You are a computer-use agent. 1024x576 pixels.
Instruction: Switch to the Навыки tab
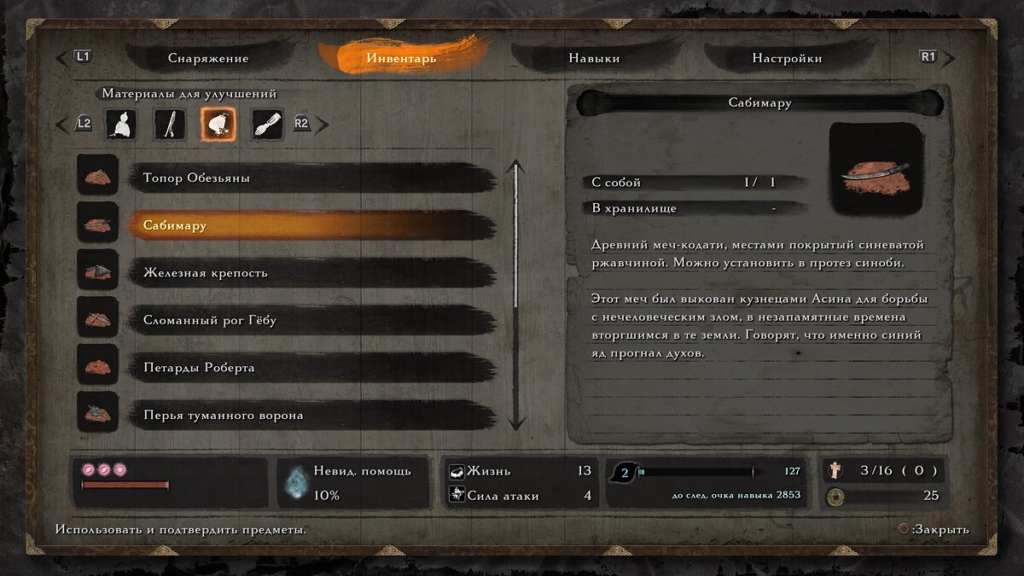coord(594,58)
